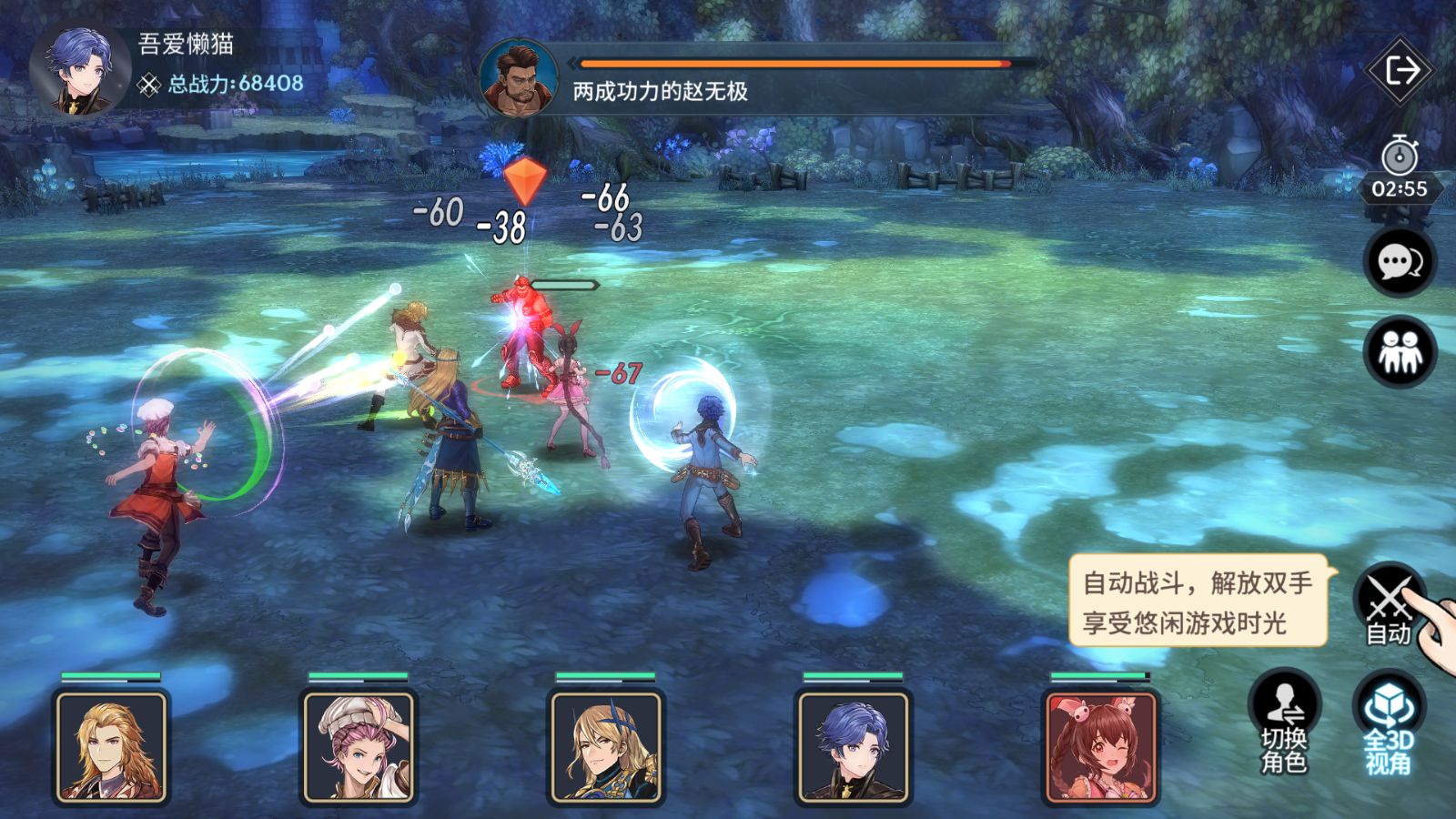Image resolution: width=1456 pixels, height=819 pixels.
Task: Select the pink-haired chef hero portrait
Action: [x=359, y=747]
